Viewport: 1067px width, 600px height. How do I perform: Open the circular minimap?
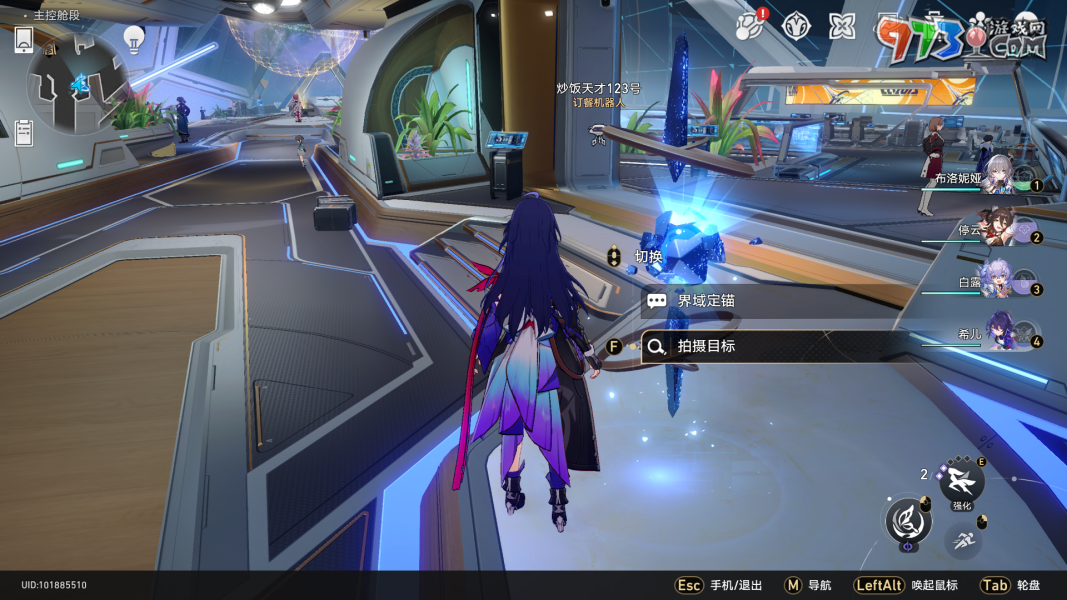click(x=77, y=86)
